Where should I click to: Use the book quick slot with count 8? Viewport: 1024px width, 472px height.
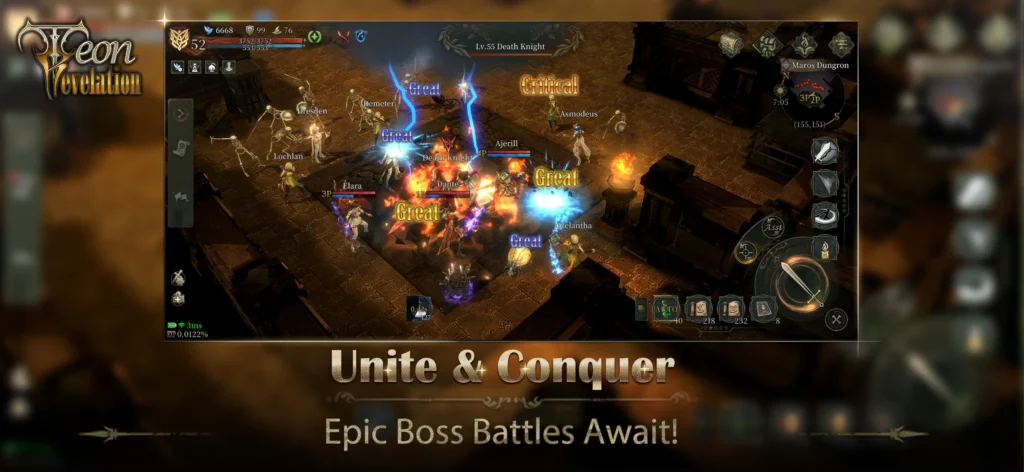coord(764,309)
